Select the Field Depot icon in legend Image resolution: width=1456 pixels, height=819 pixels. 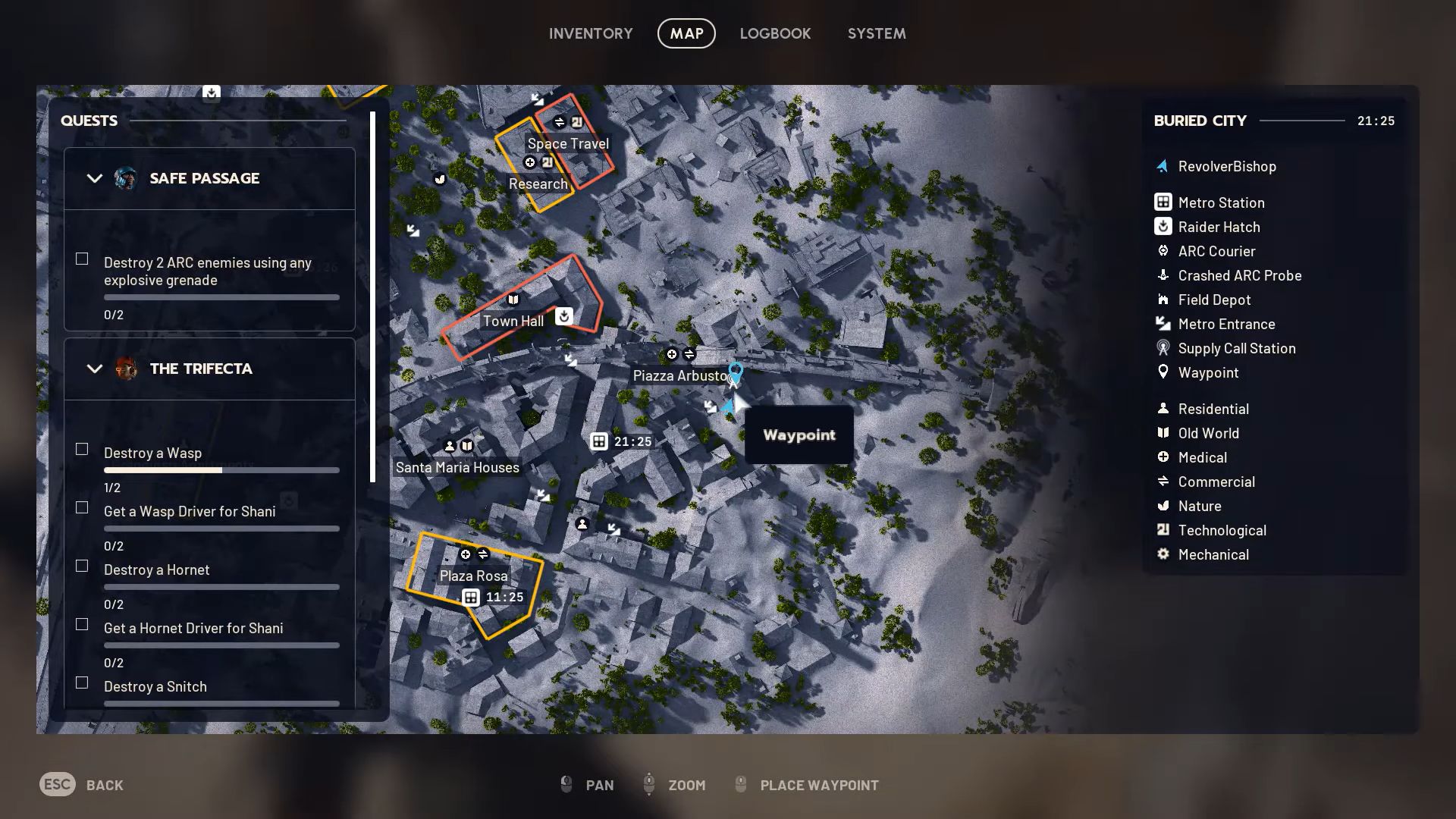[x=1163, y=300]
